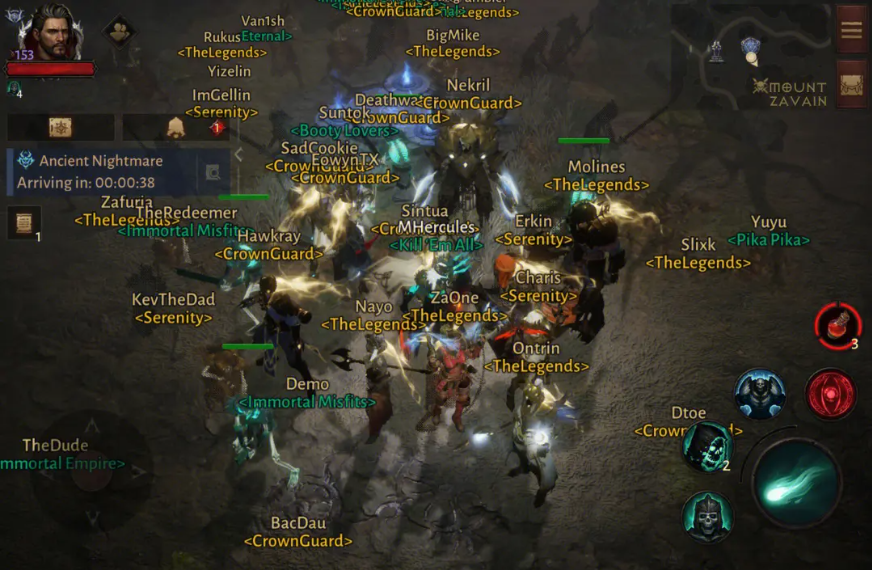Open the bell notifications tab
Screen dimensions: 872x570
[175, 127]
